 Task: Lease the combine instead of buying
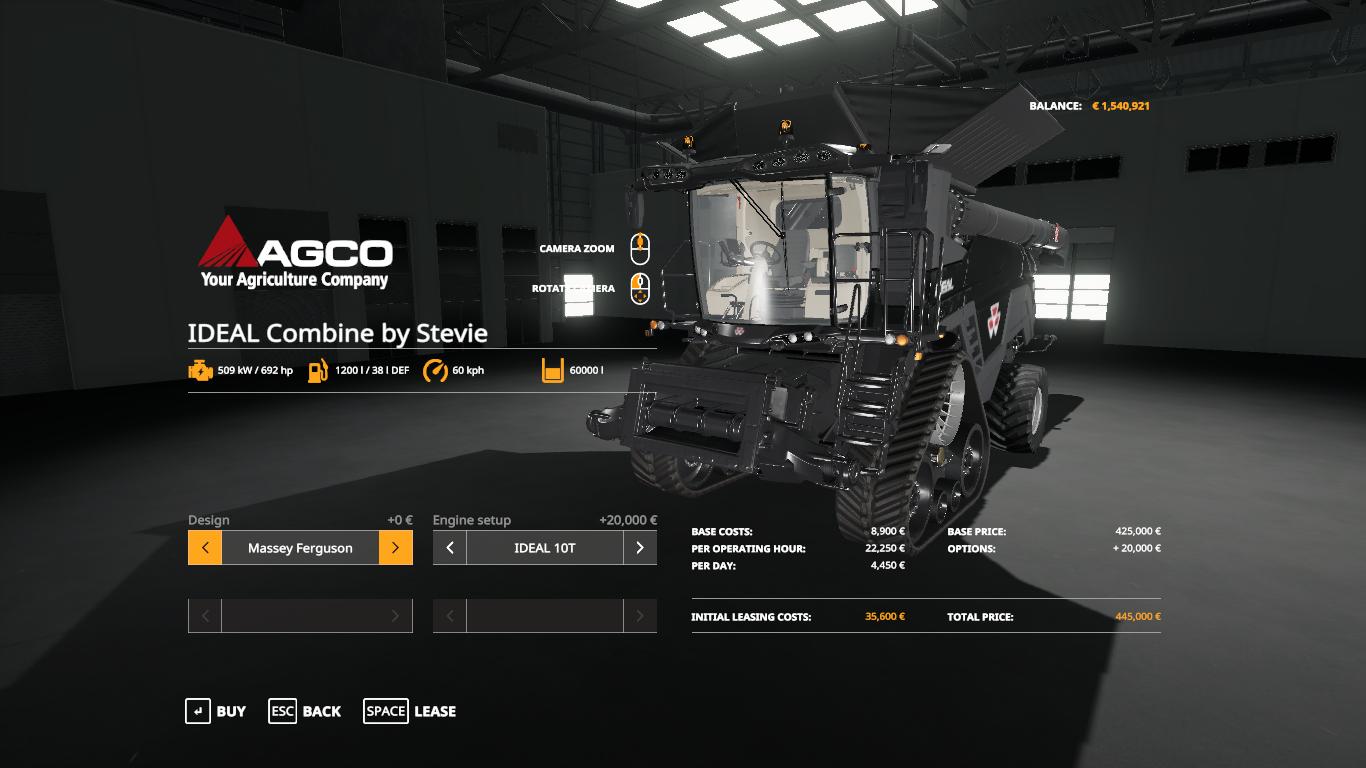(x=409, y=711)
